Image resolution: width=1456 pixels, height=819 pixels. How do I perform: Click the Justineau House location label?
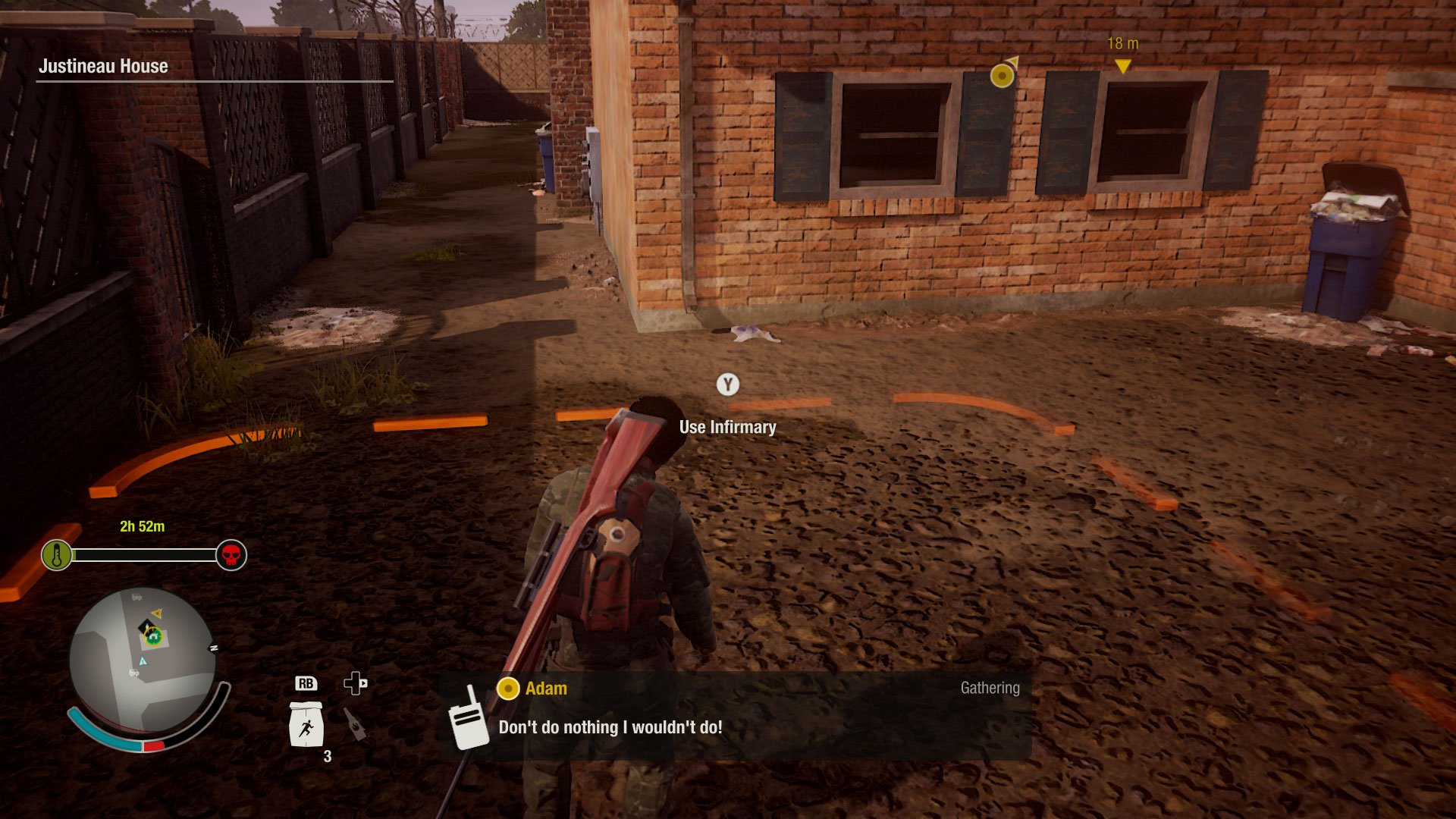pyautogui.click(x=103, y=67)
